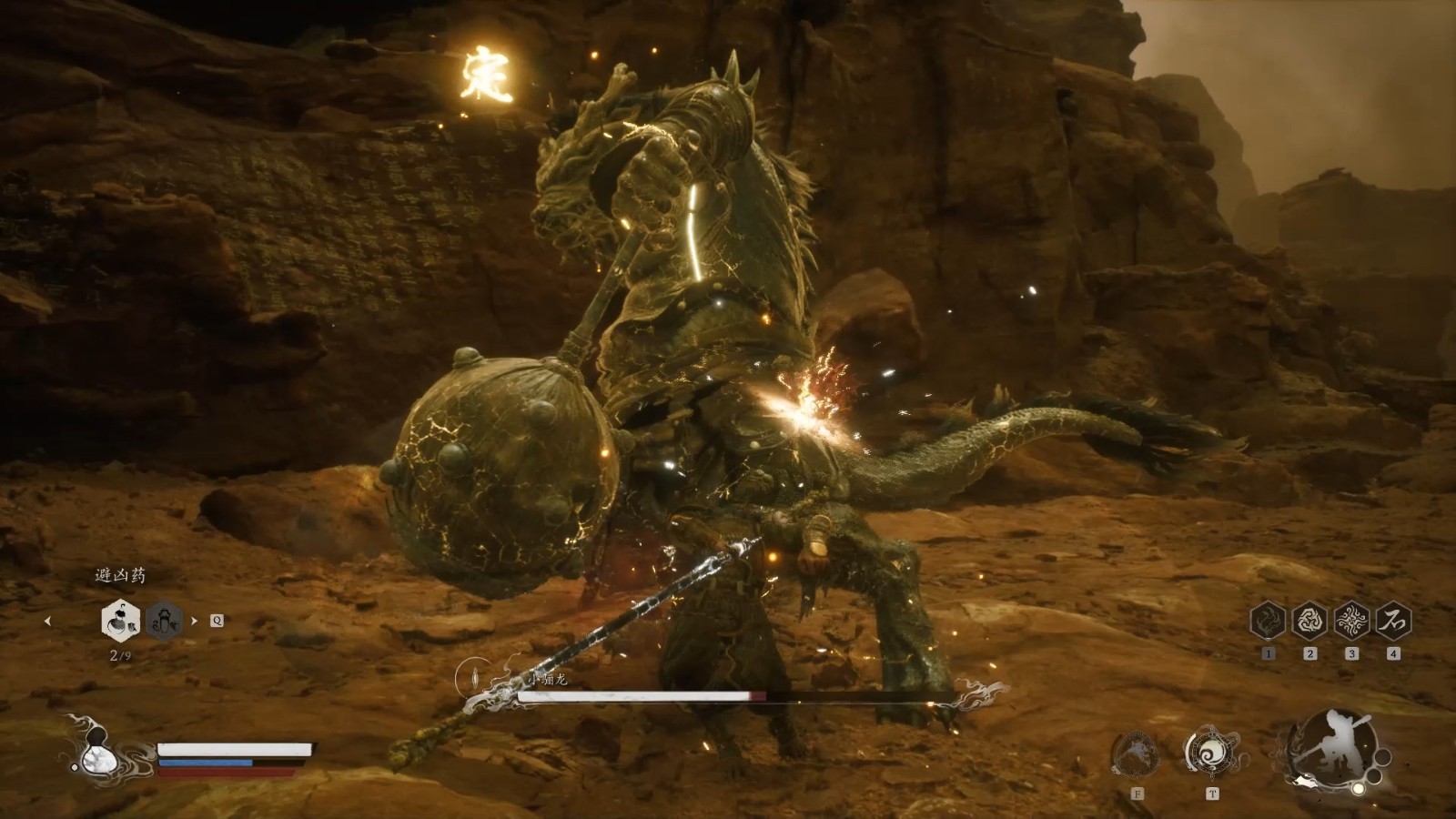This screenshot has height=819, width=1456.
Task: Activate the spiral vessel above the T label
Action: coord(1211,752)
